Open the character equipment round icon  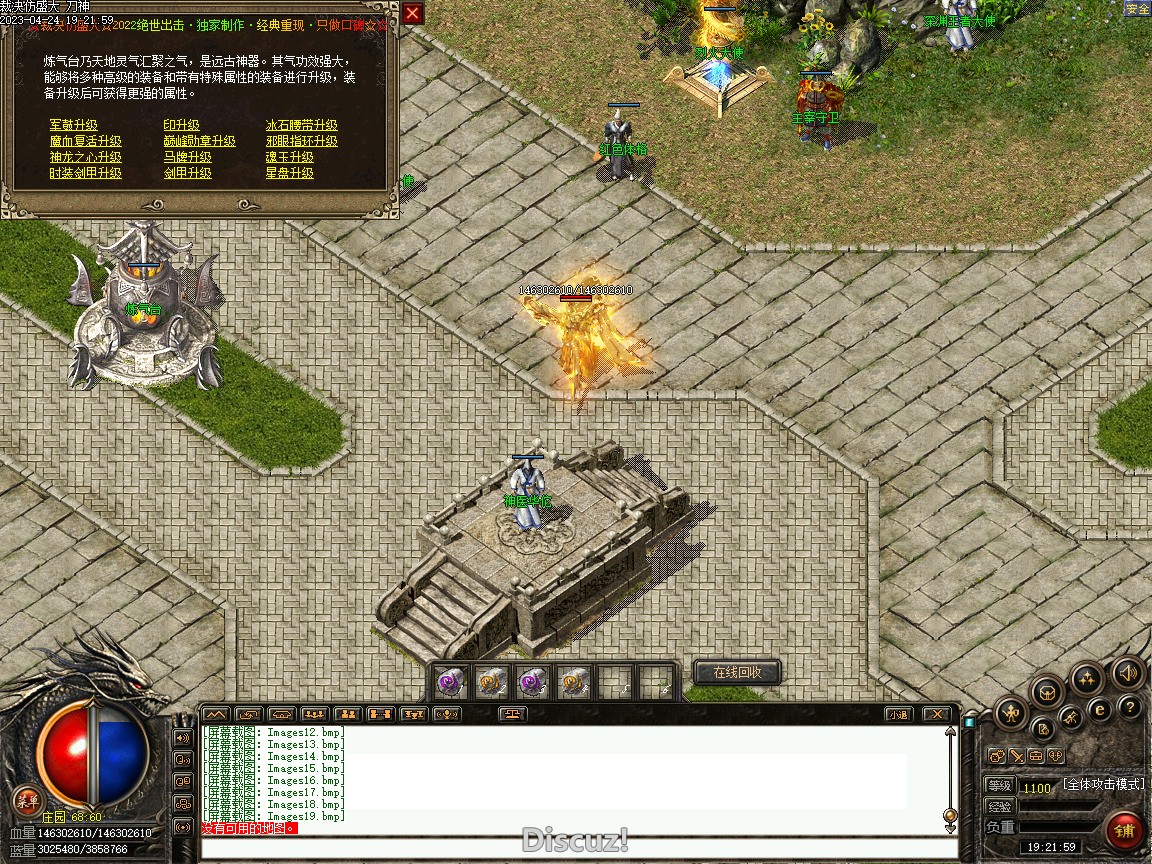click(1011, 713)
